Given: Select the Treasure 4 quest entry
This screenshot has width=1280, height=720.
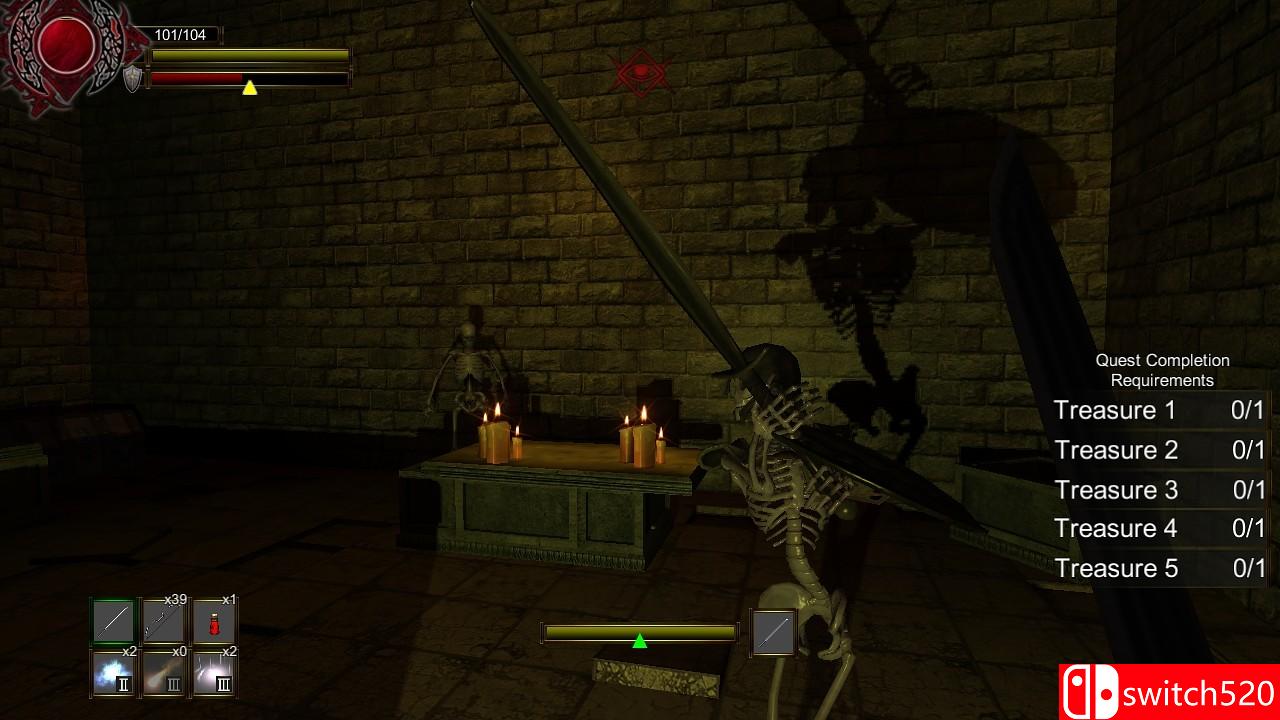Looking at the screenshot, I should click(x=1115, y=529).
